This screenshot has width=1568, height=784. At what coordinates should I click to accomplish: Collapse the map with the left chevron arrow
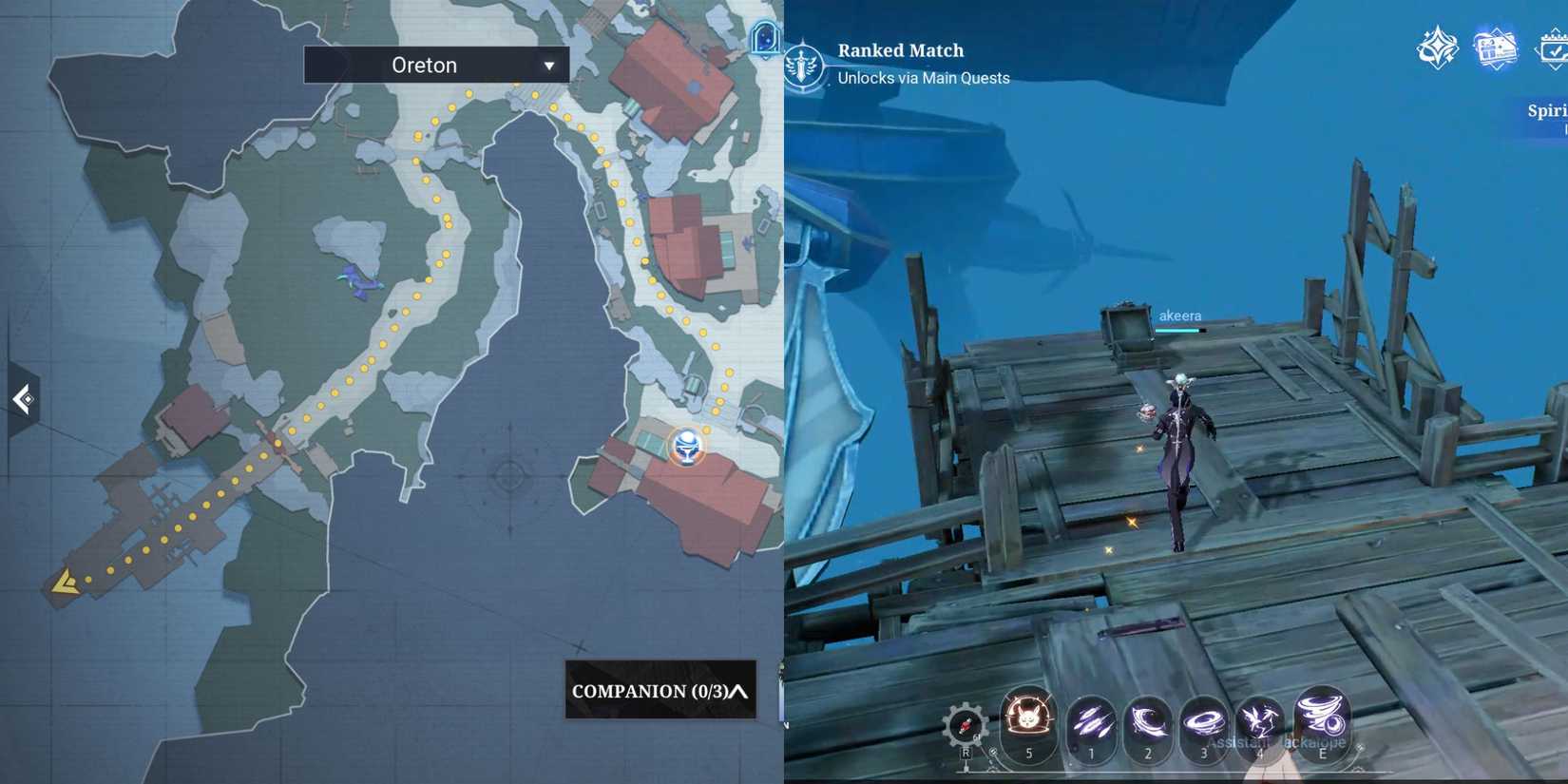tap(21, 400)
